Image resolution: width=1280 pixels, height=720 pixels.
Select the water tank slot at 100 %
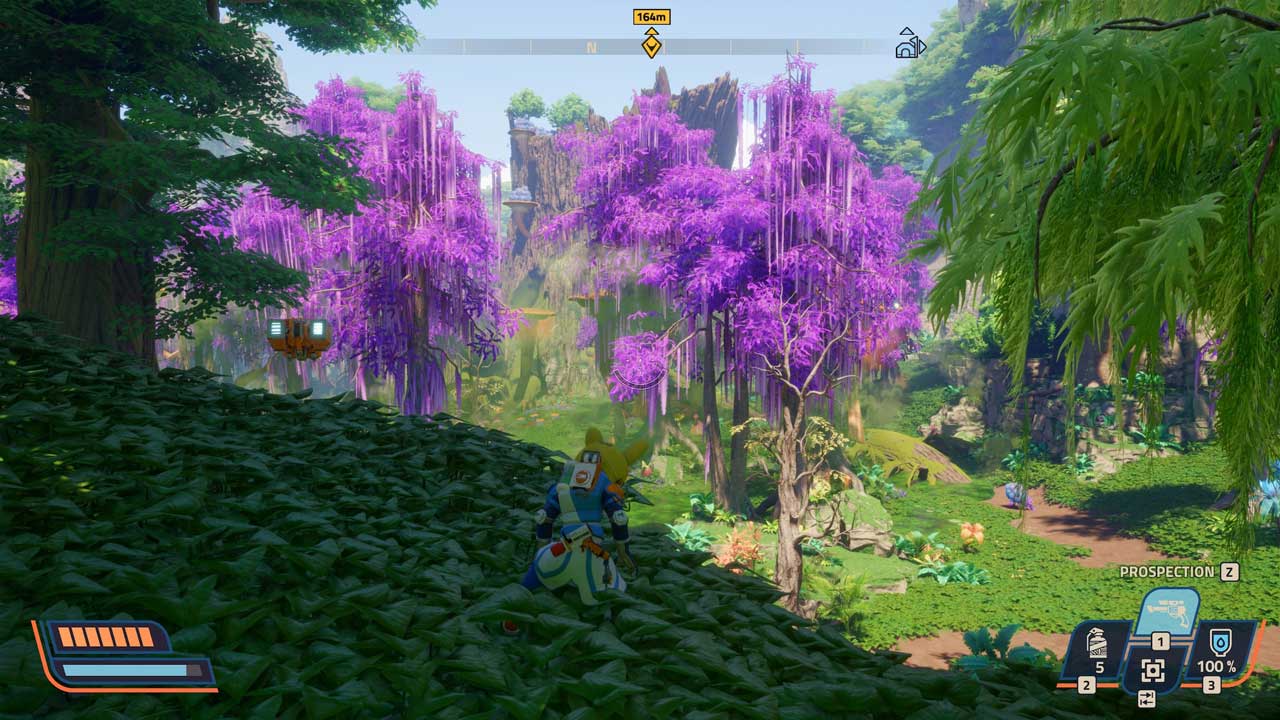[x=1217, y=648]
